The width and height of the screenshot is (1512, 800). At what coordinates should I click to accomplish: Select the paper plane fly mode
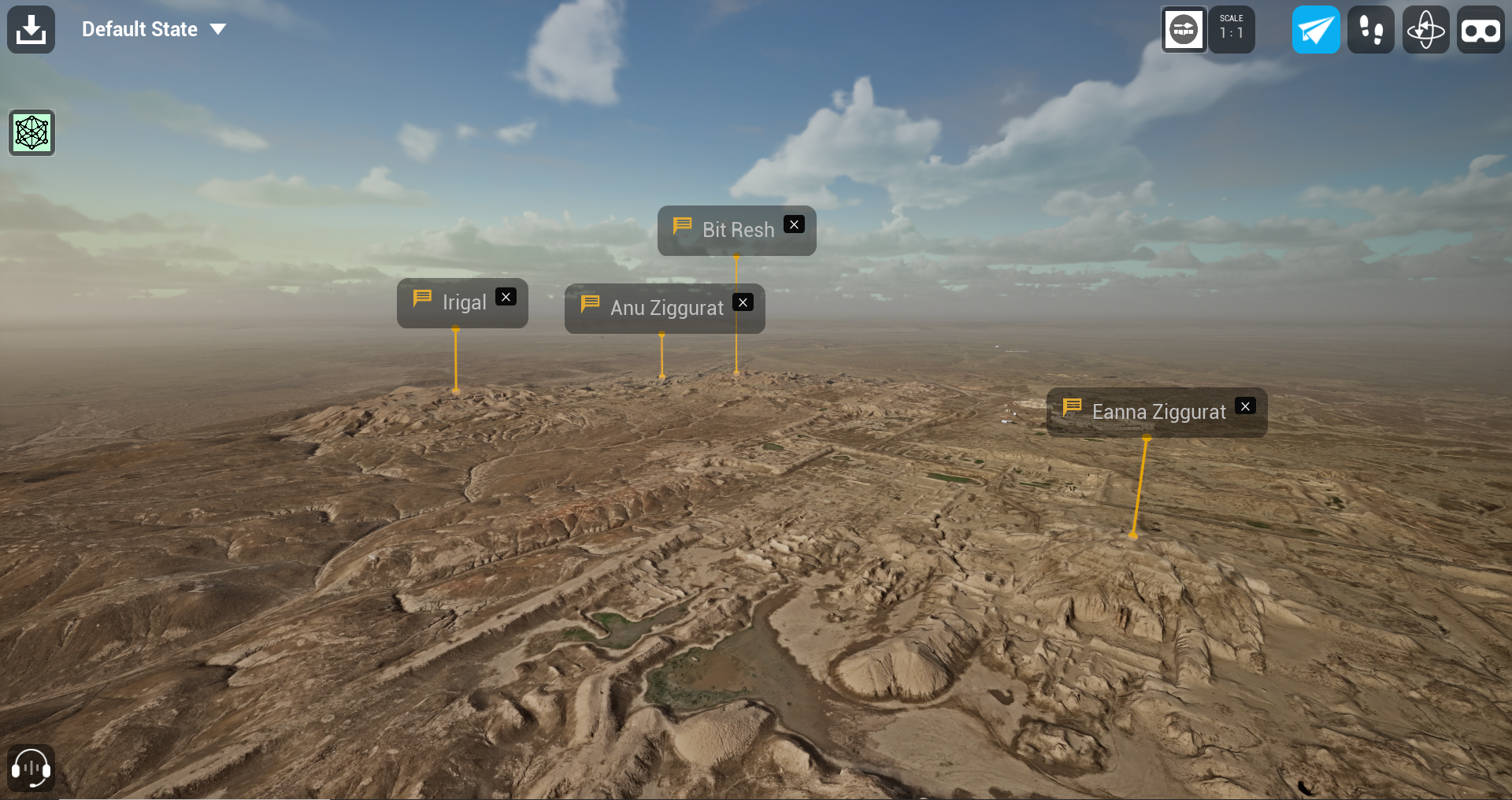pyautogui.click(x=1316, y=30)
